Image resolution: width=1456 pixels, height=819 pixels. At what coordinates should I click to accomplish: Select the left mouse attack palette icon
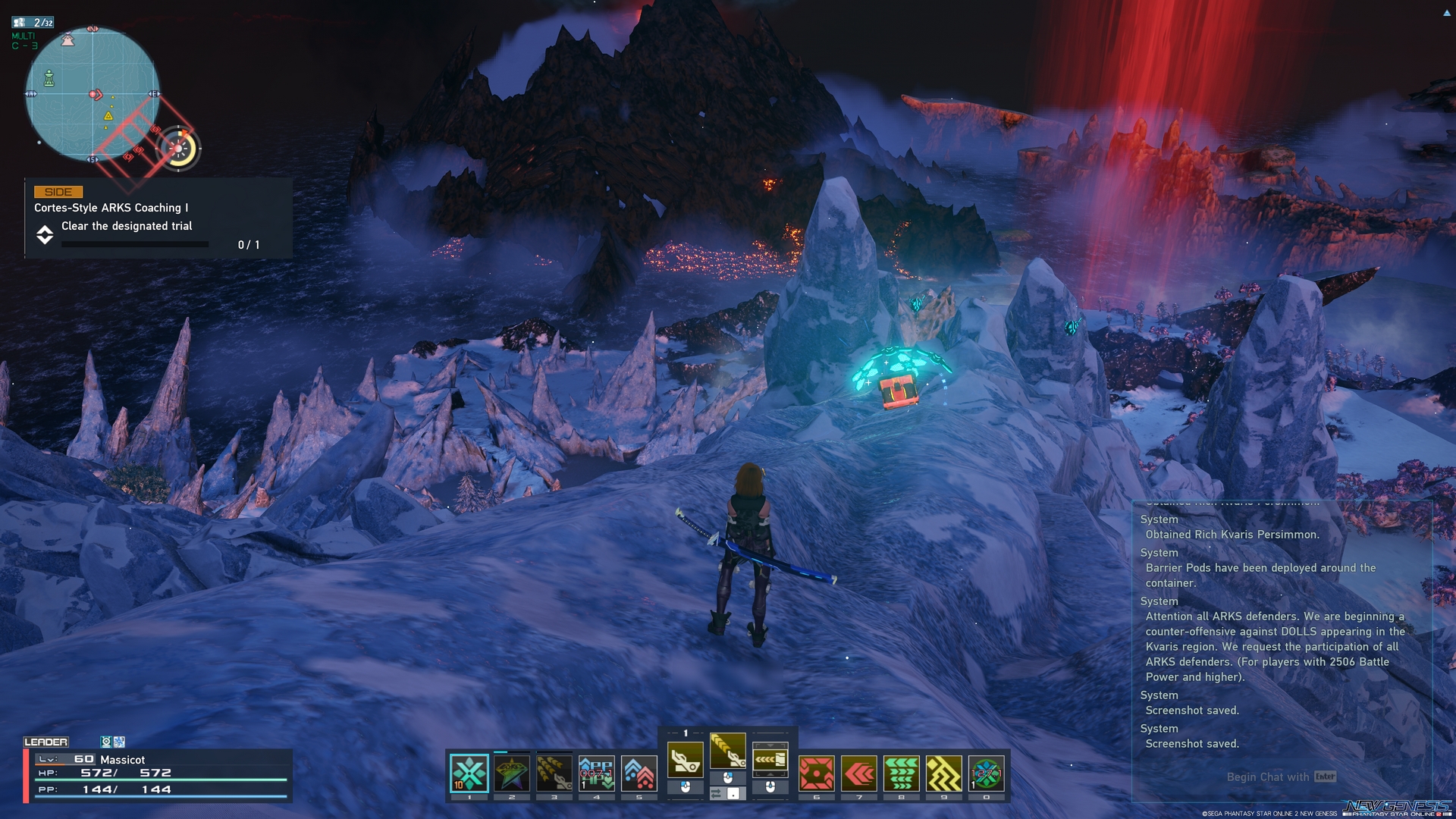point(685,760)
